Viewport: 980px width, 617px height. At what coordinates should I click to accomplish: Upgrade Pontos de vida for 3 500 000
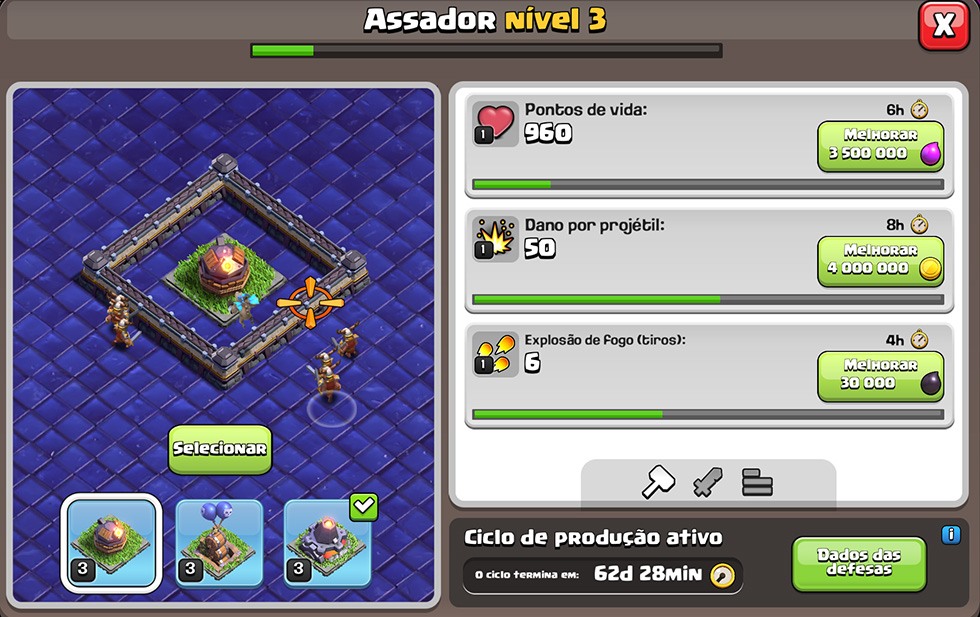(x=880, y=146)
